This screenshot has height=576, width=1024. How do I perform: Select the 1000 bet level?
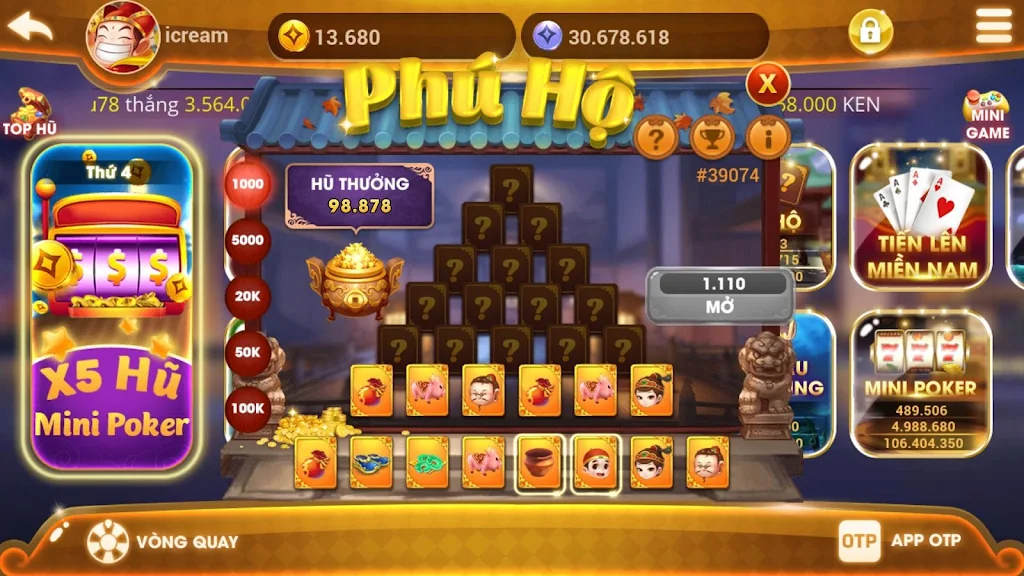247,185
